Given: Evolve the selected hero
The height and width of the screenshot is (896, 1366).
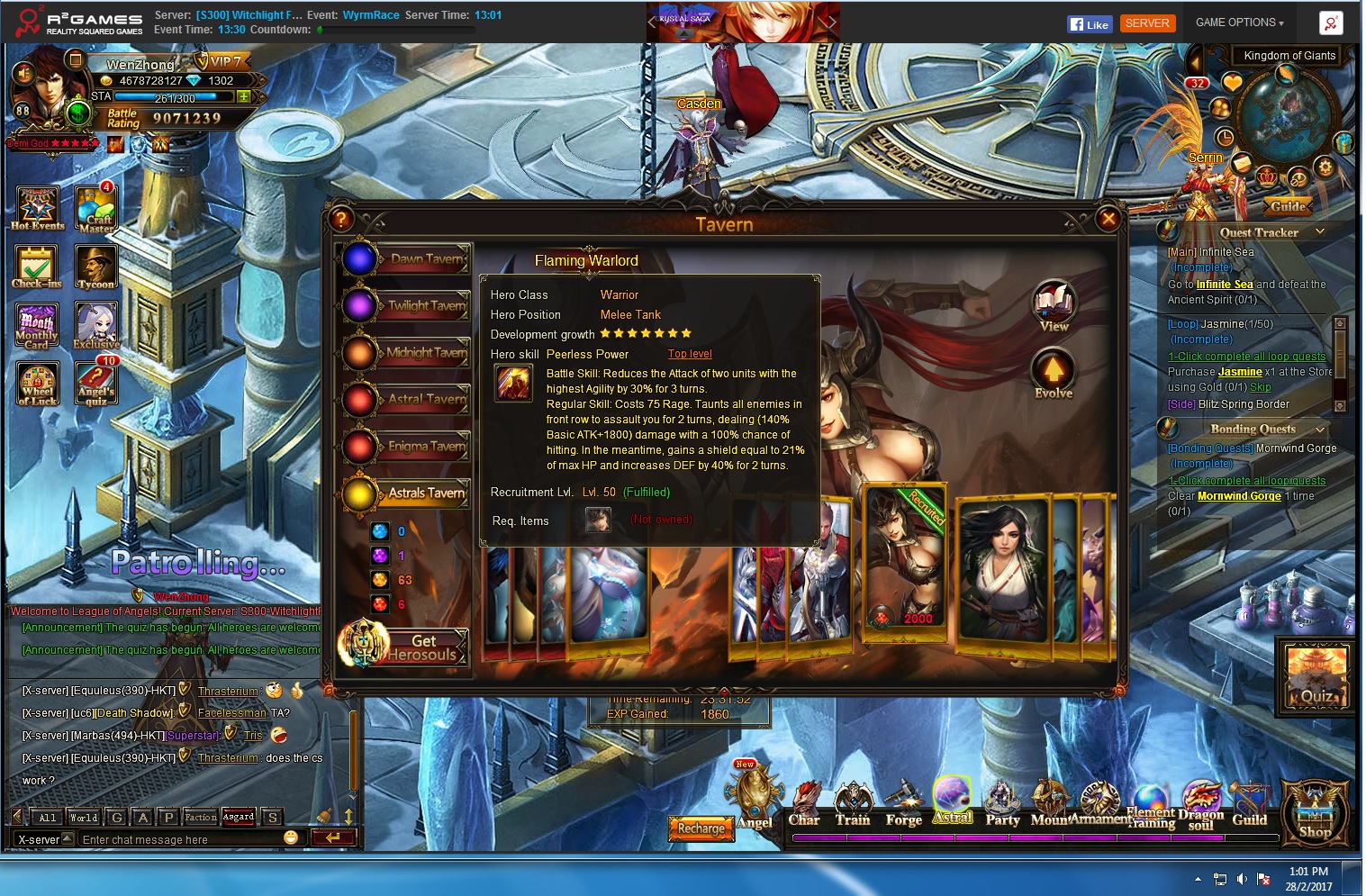Looking at the screenshot, I should coord(1054,374).
